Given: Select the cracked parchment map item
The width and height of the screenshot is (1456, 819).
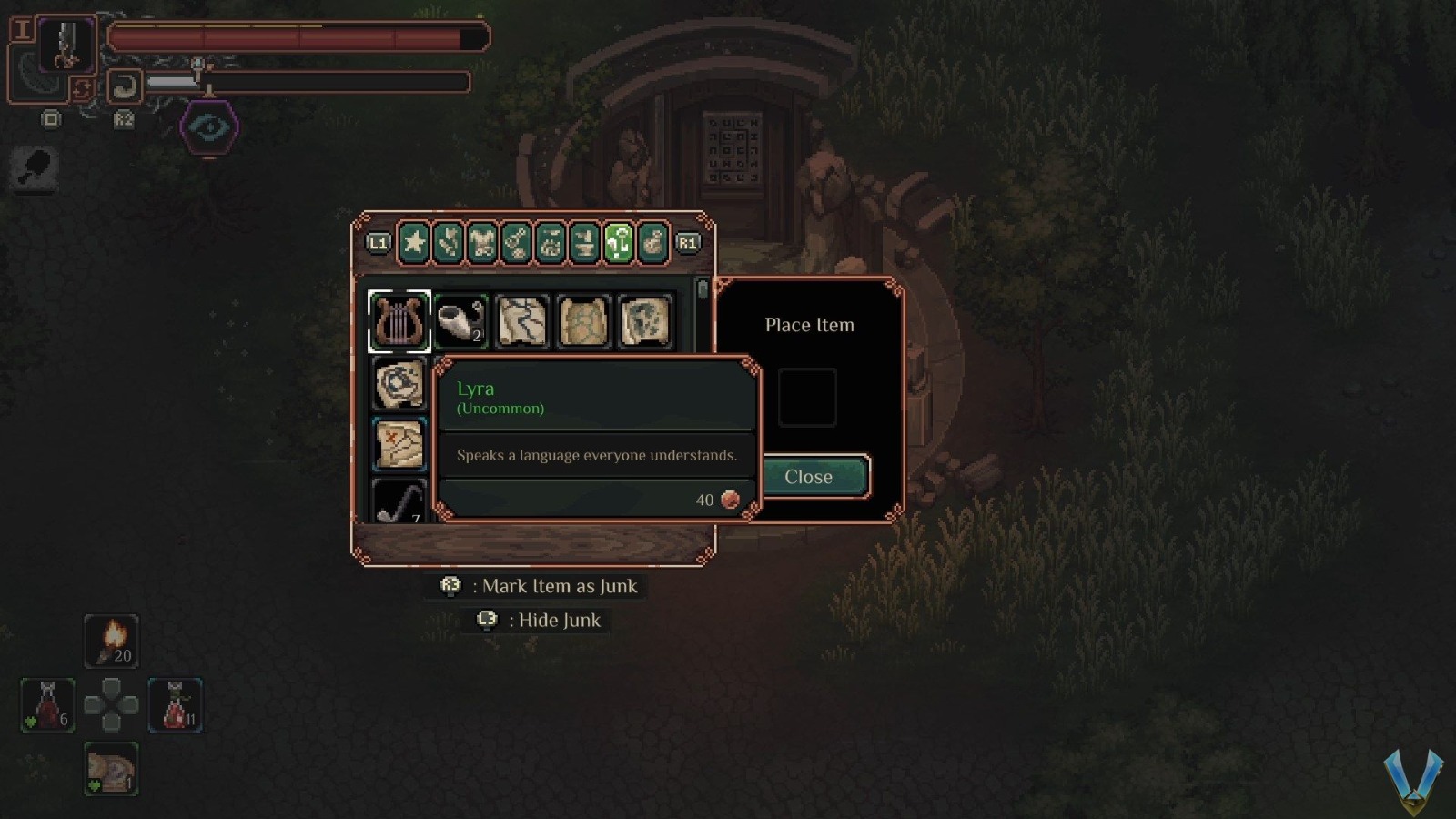Looking at the screenshot, I should click(x=522, y=321).
